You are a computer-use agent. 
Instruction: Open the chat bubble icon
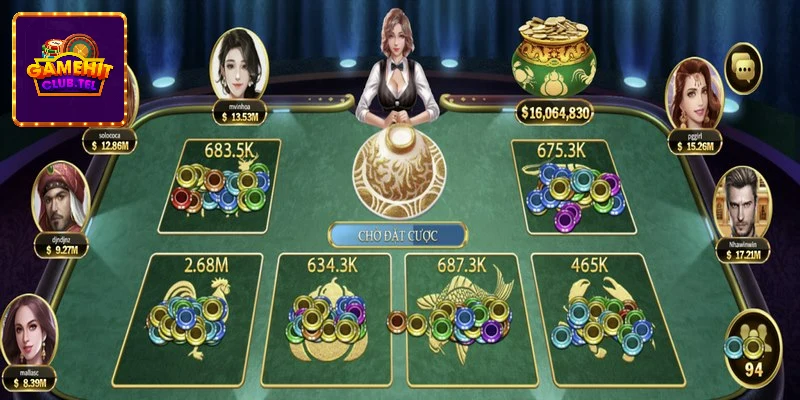coord(743,67)
